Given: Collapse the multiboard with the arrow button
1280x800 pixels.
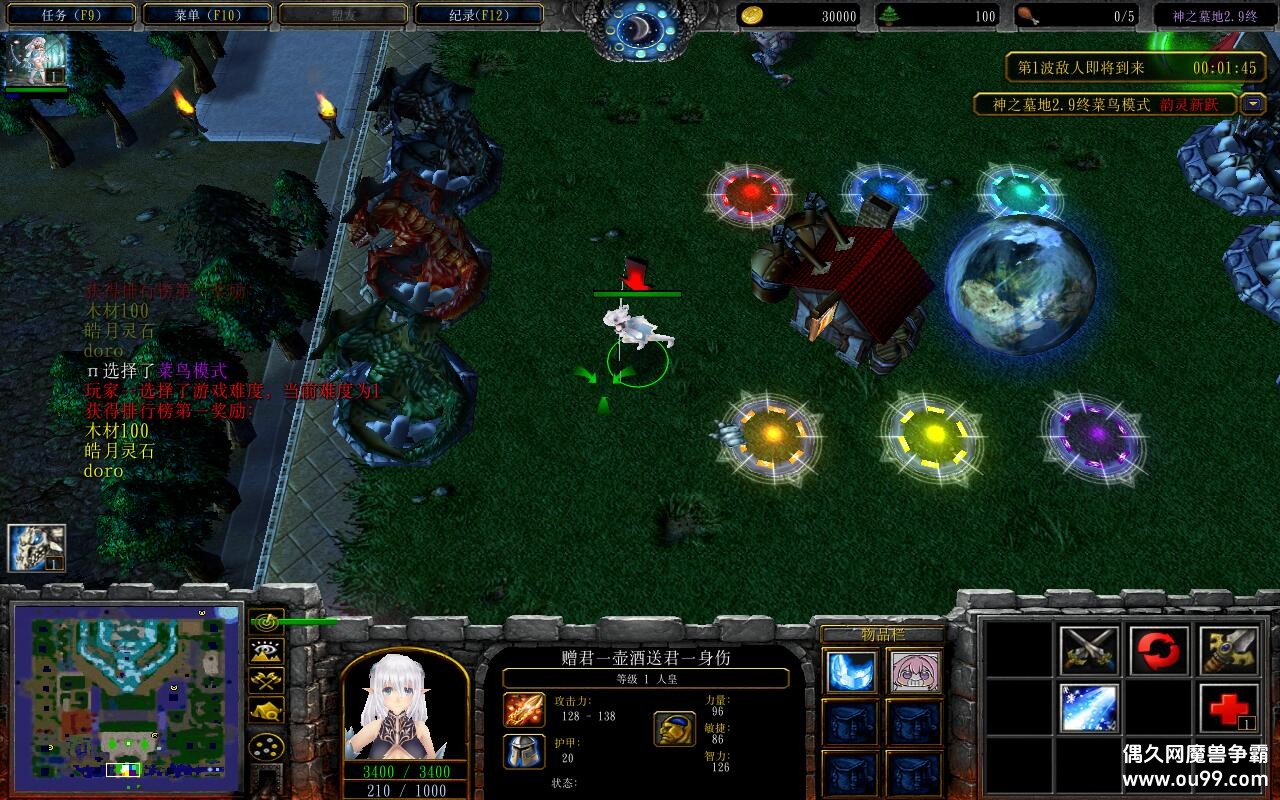Looking at the screenshot, I should tap(1253, 104).
